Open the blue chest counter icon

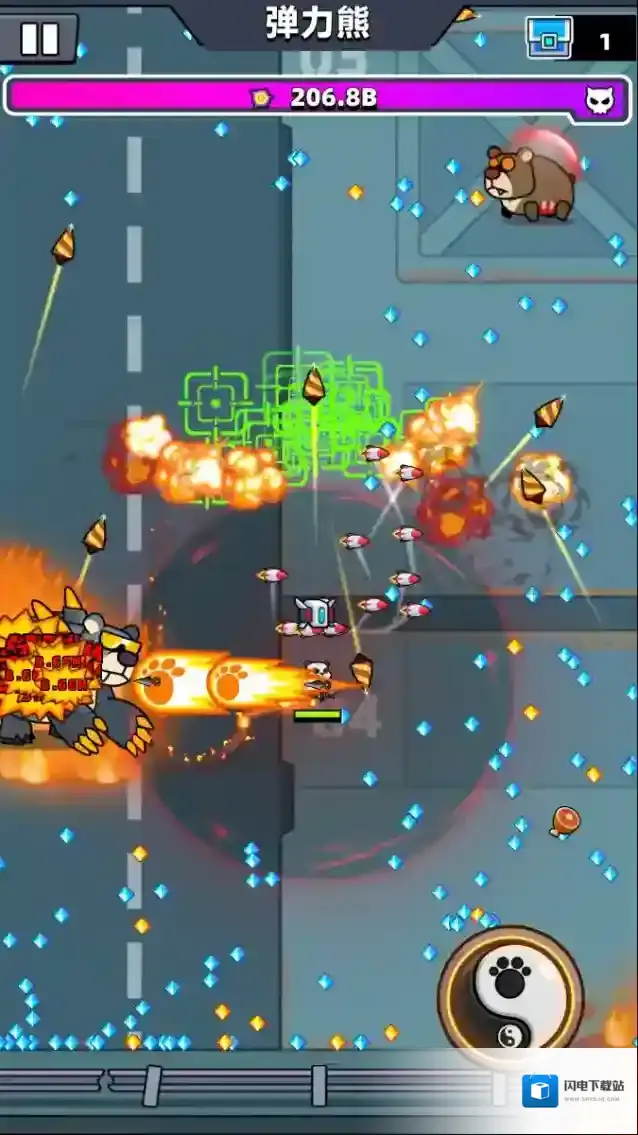tap(550, 39)
